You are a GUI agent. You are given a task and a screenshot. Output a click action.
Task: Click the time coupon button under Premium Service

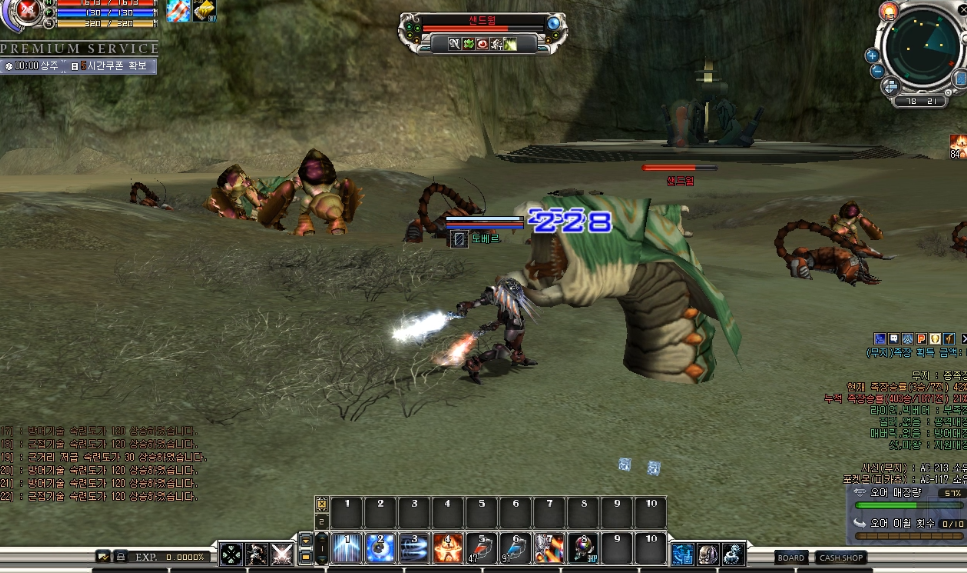pyautogui.click(x=113, y=66)
